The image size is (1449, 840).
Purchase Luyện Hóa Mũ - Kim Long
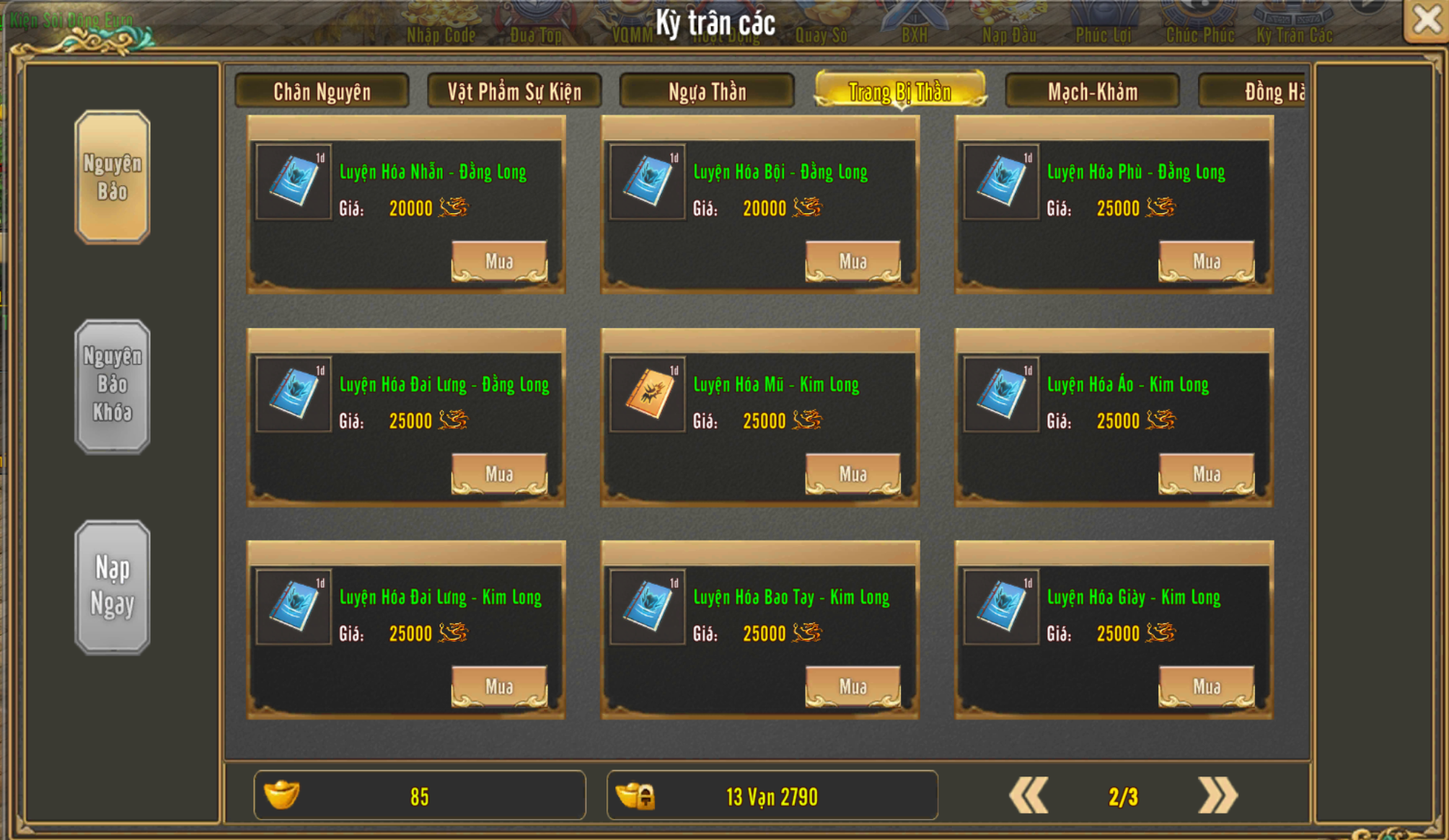pos(853,474)
